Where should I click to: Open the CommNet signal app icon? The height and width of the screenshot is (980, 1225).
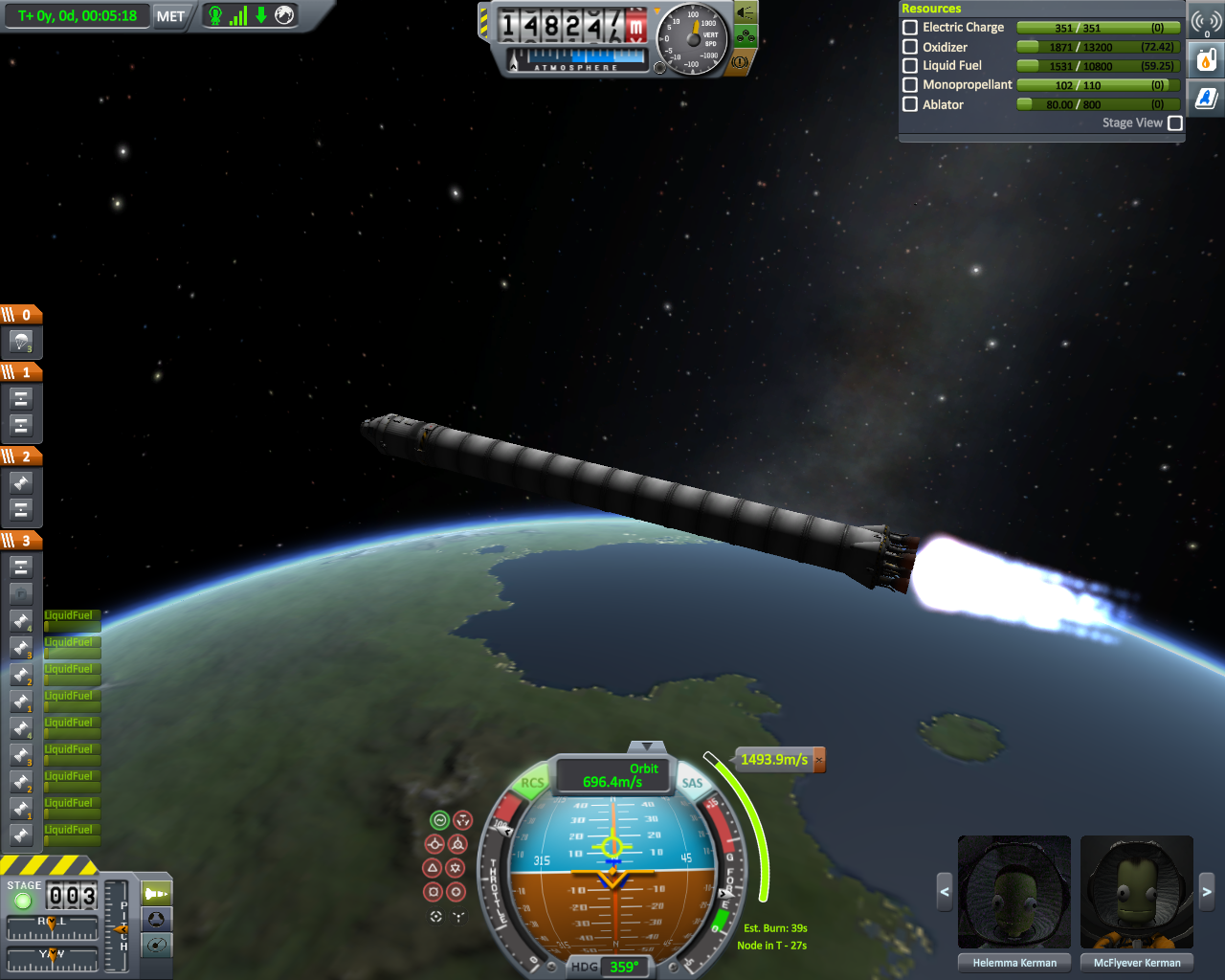pos(1206,22)
